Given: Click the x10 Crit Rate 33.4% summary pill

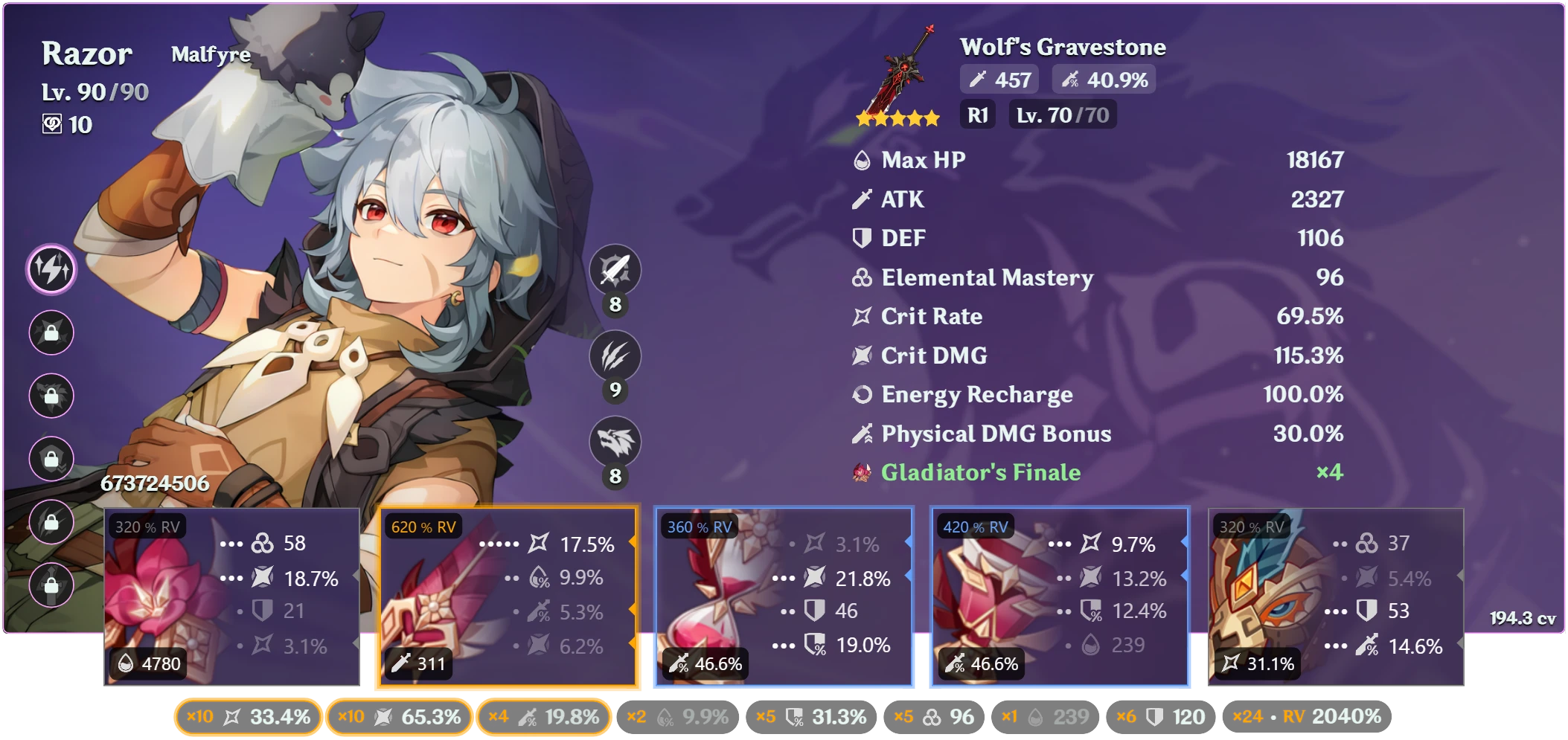Looking at the screenshot, I should point(248,716).
